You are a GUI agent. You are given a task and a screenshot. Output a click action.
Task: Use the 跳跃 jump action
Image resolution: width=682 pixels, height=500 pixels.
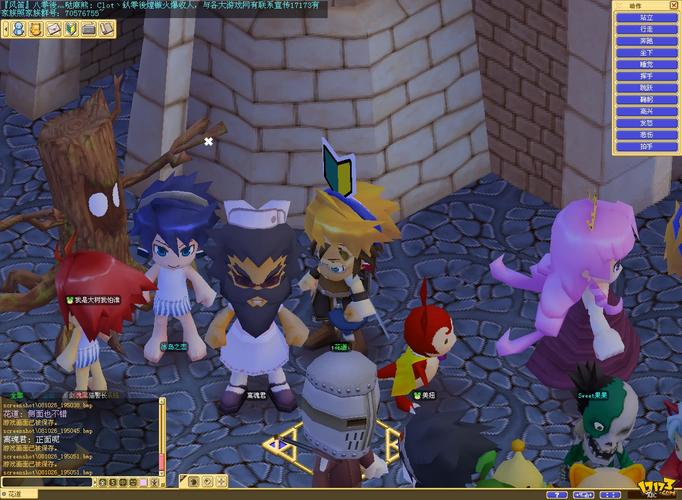(647, 88)
